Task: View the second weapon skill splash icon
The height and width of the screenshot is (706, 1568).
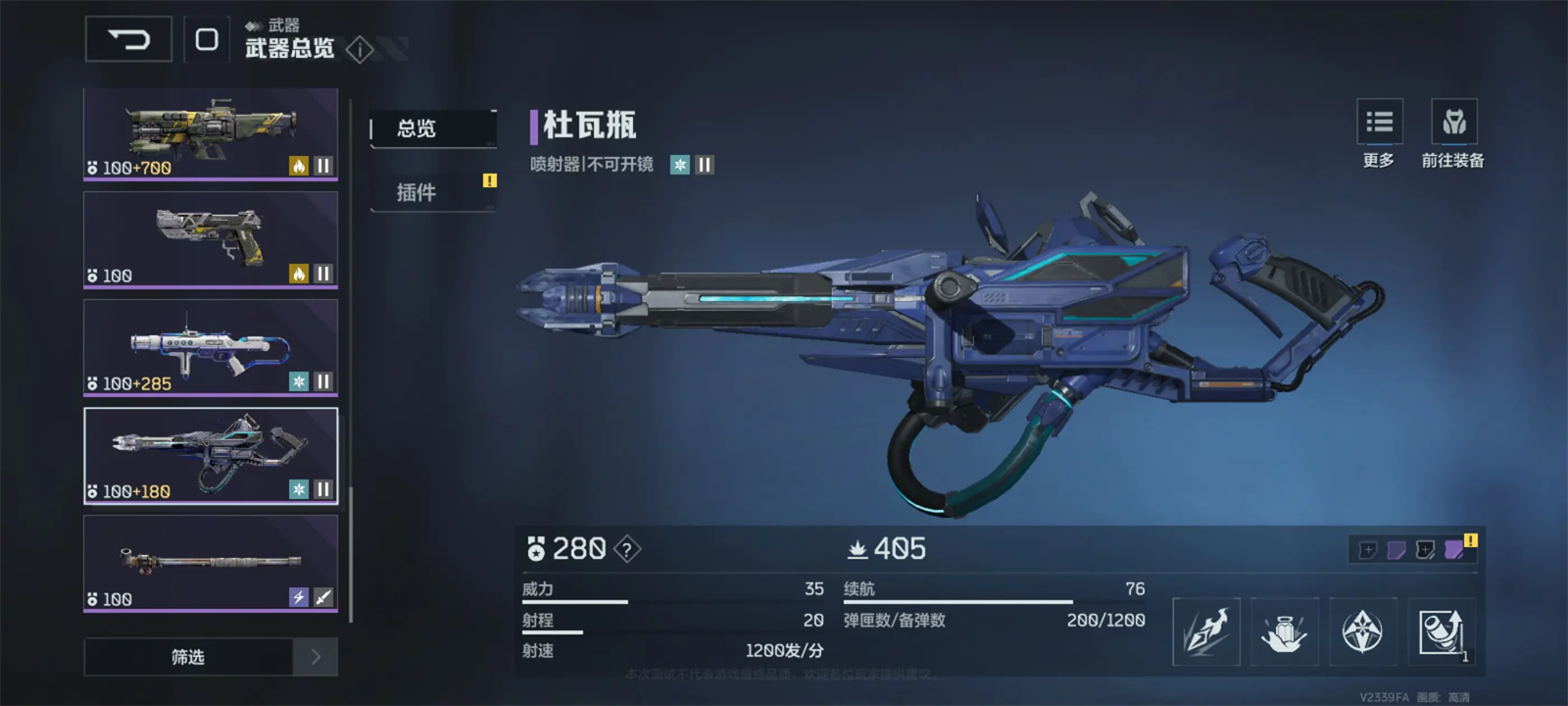Action: (x=1285, y=631)
